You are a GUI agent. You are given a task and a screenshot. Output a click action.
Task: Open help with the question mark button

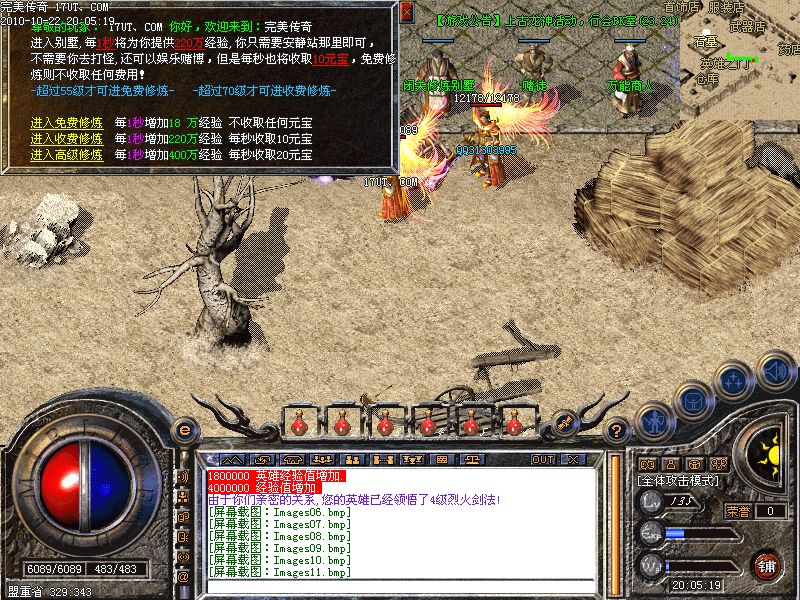pos(617,433)
